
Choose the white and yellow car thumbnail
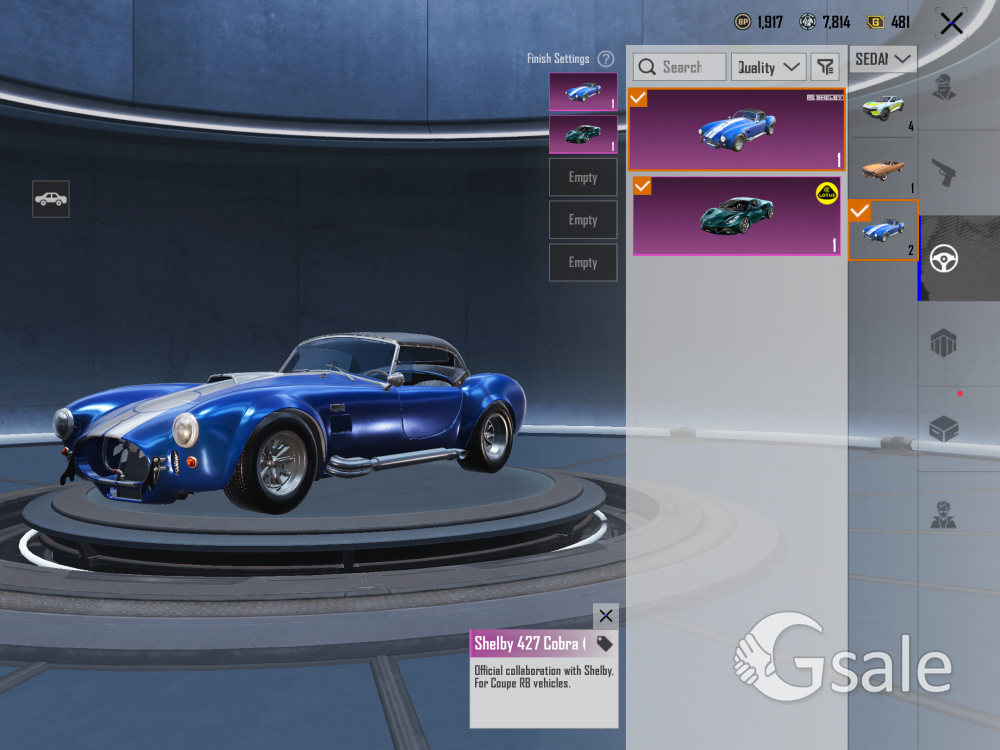tap(883, 108)
